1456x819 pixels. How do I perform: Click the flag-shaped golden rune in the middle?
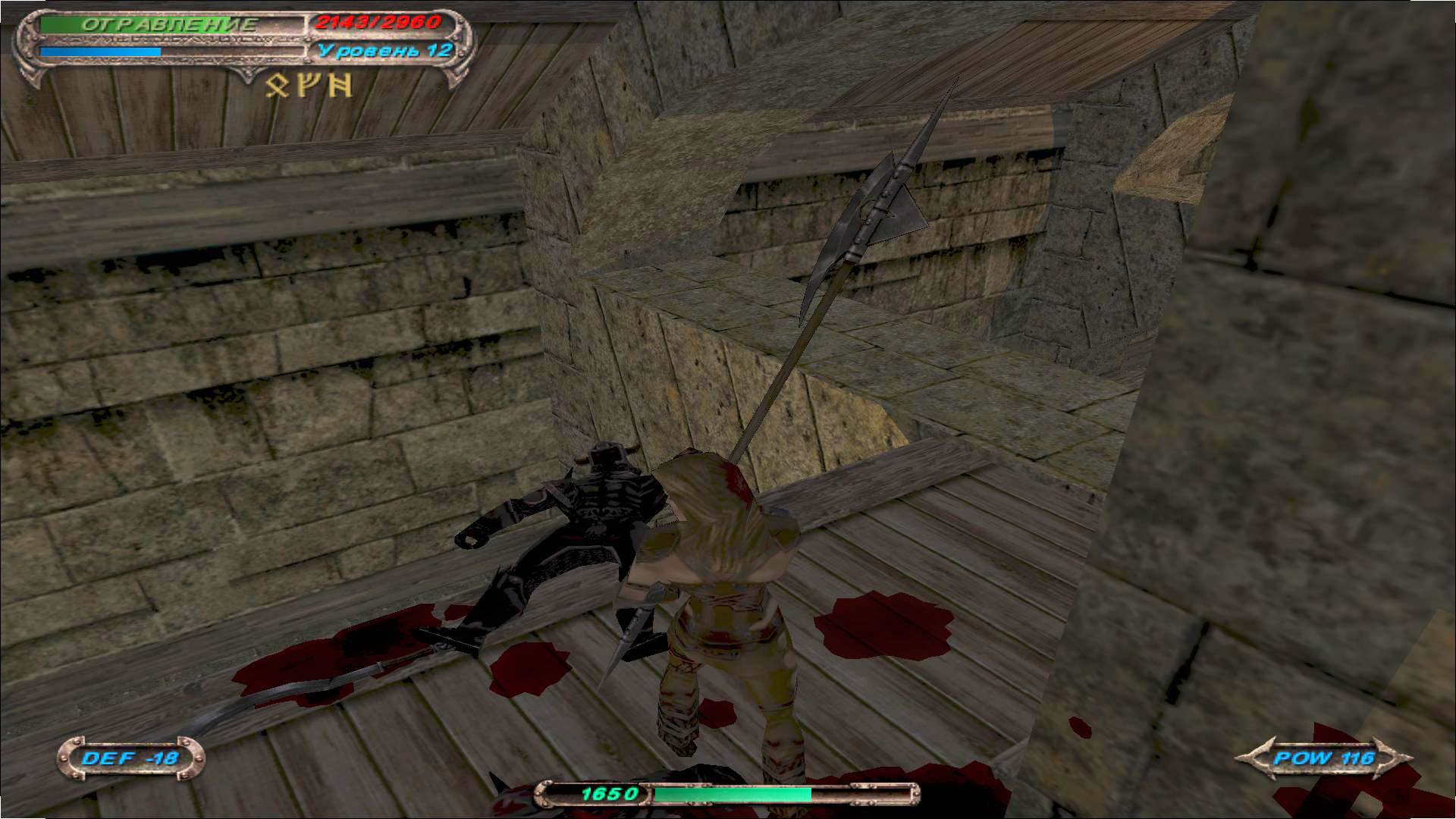pyautogui.click(x=309, y=85)
